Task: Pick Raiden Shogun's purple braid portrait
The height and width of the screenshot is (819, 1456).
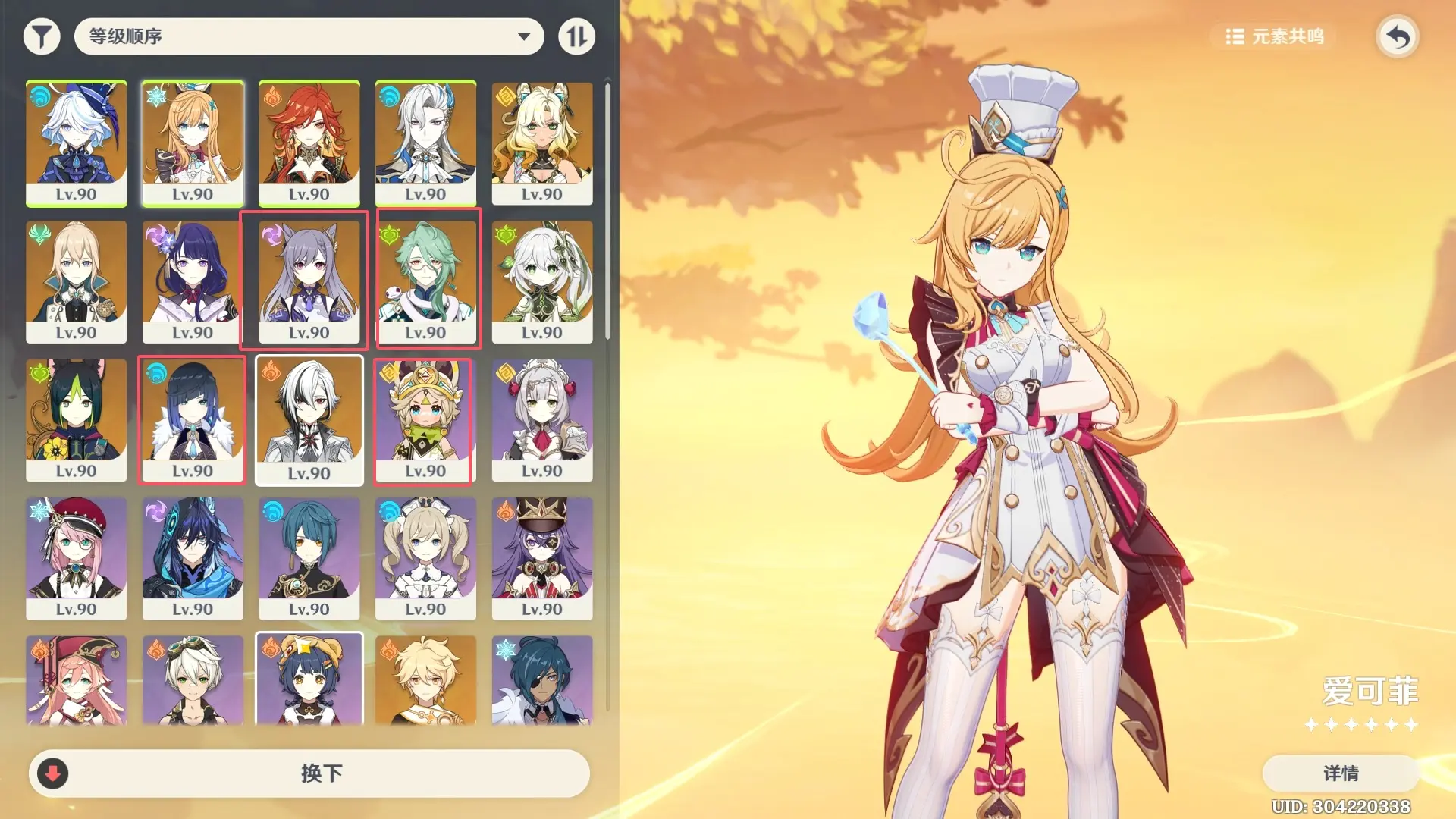Action: point(193,281)
